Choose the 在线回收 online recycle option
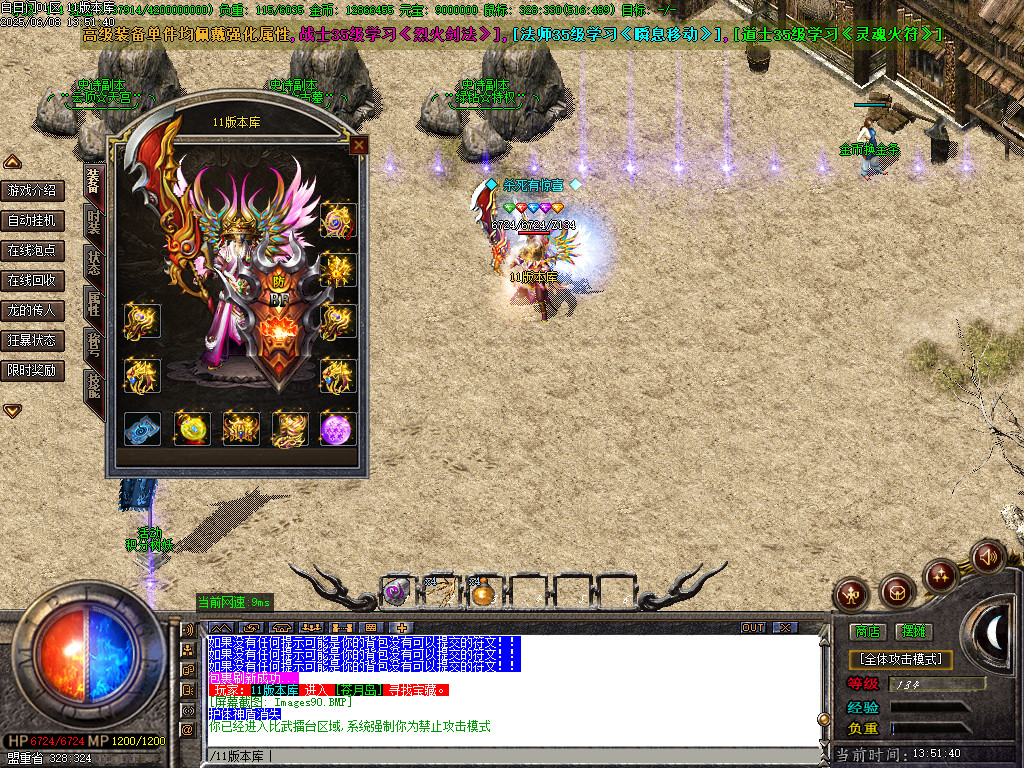 (32, 280)
